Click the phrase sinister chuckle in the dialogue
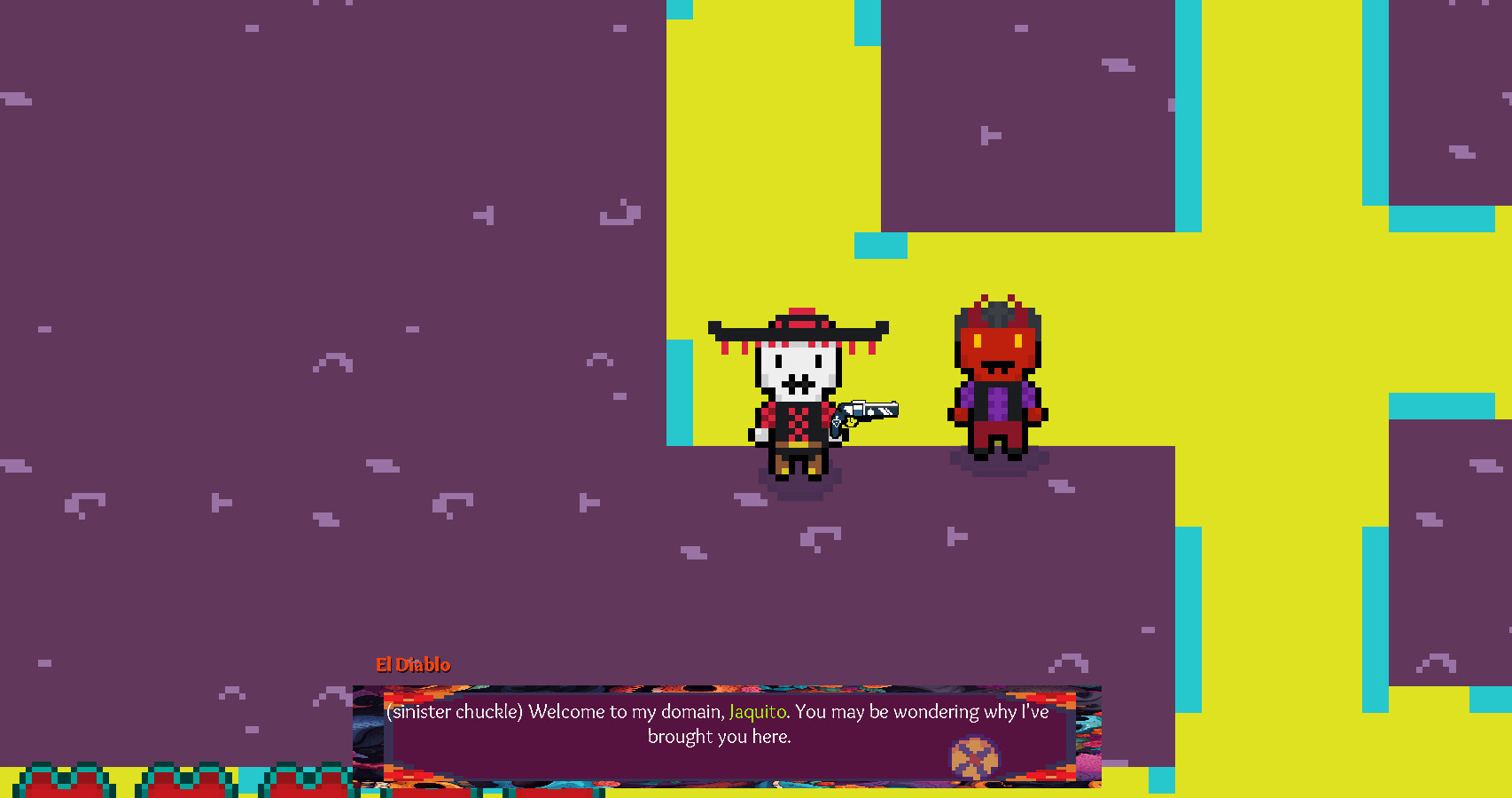Screen dimensions: 1512x798 (455, 711)
